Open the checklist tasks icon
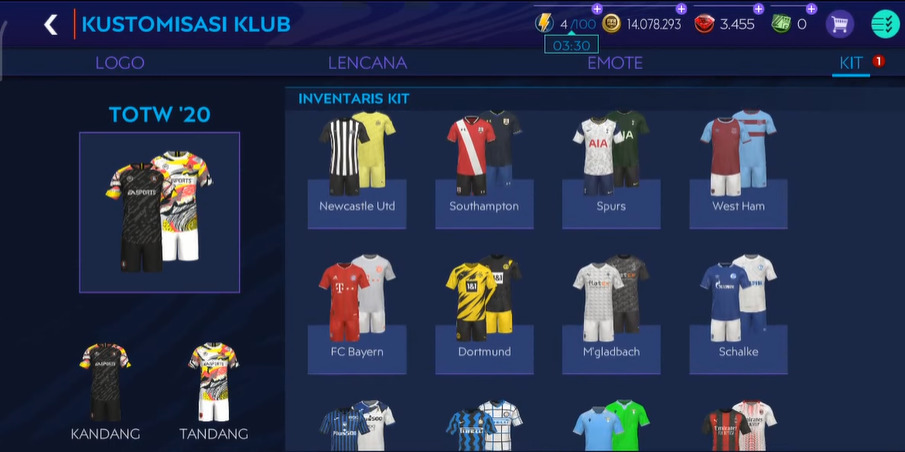 click(x=885, y=24)
